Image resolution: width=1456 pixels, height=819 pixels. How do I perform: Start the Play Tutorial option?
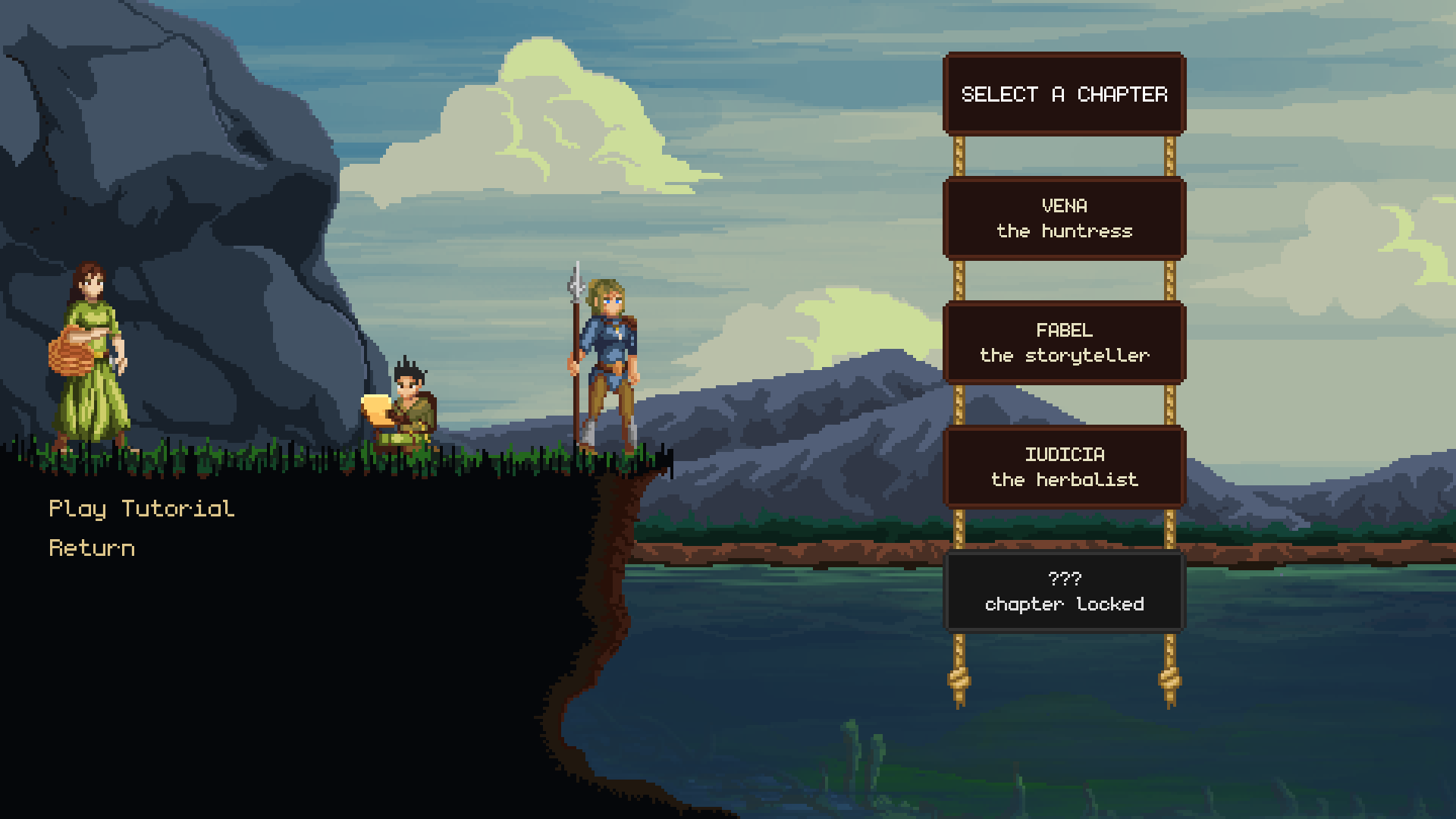pyautogui.click(x=142, y=509)
